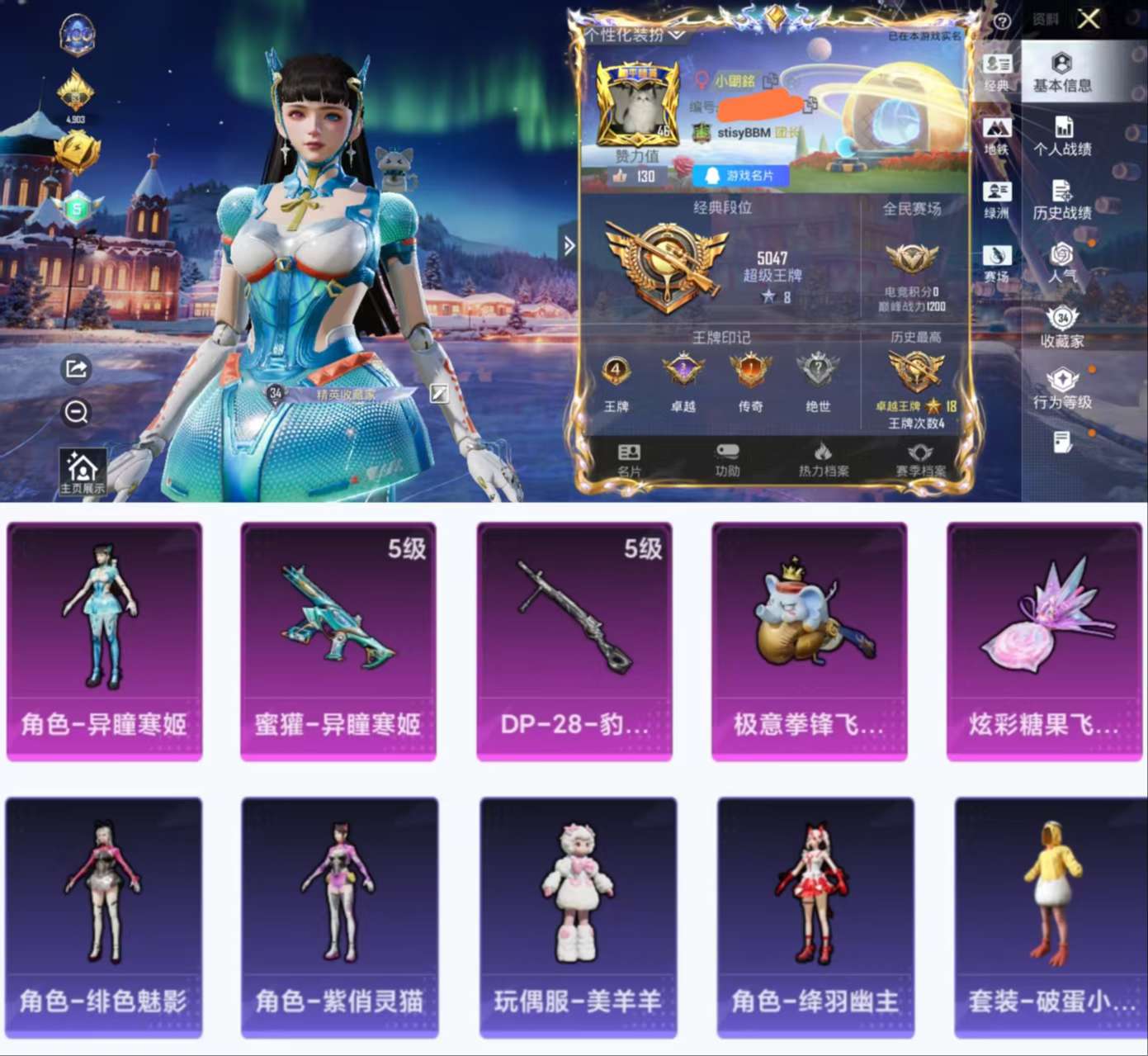Select the 地铁 metro mode stats
This screenshot has height=1056, width=1148.
(x=998, y=136)
